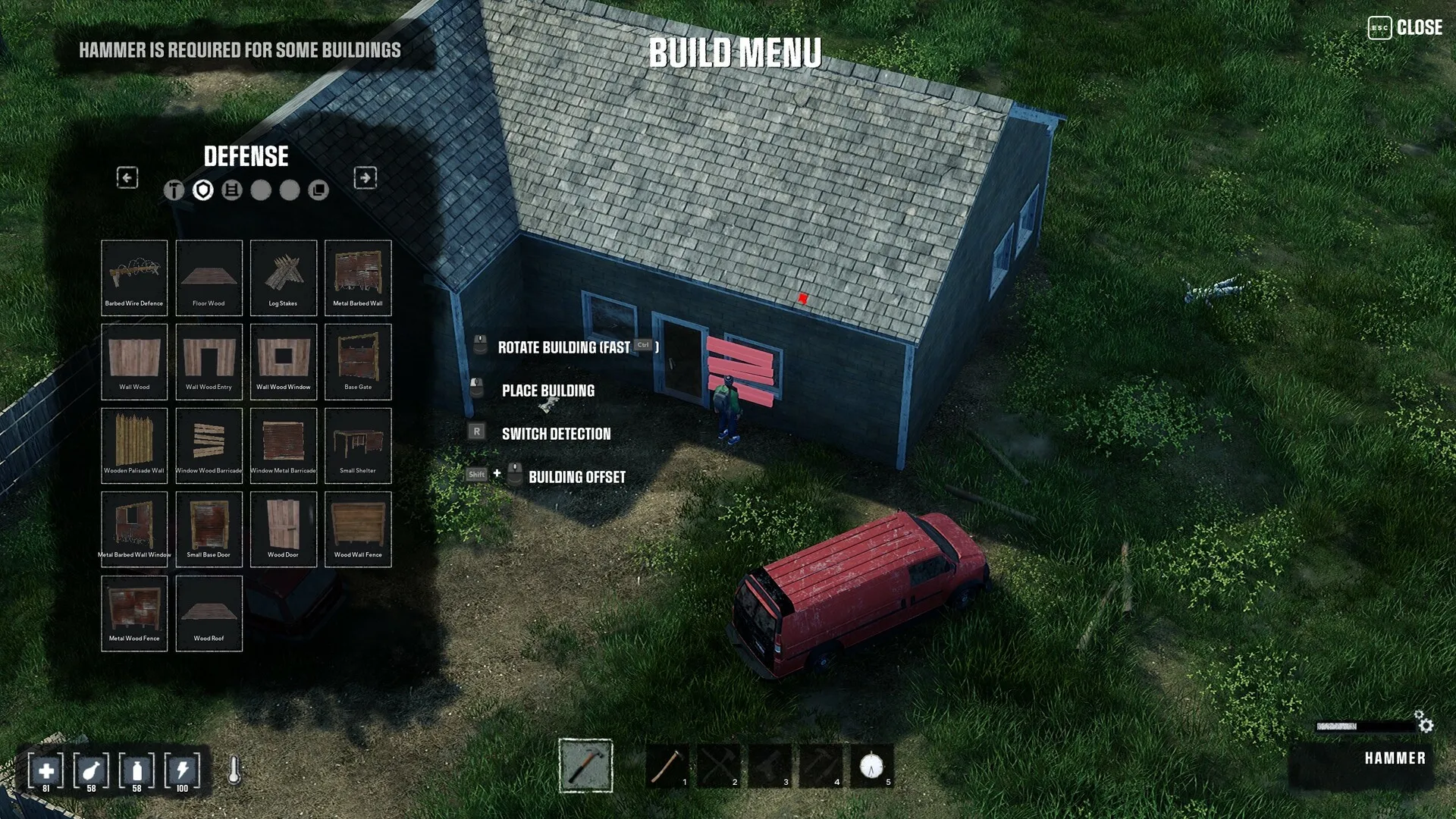The height and width of the screenshot is (819, 1456).
Task: Select the hammer build category icon
Action: click(x=173, y=191)
